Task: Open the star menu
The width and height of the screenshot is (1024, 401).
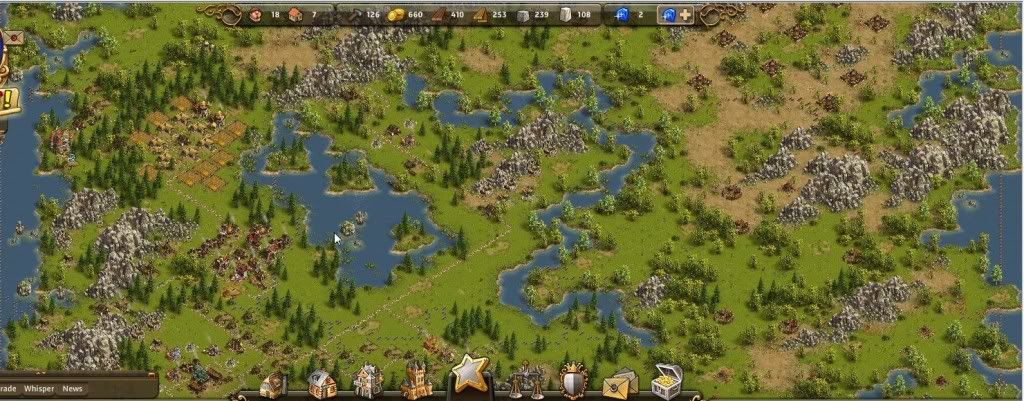Action: [x=468, y=375]
